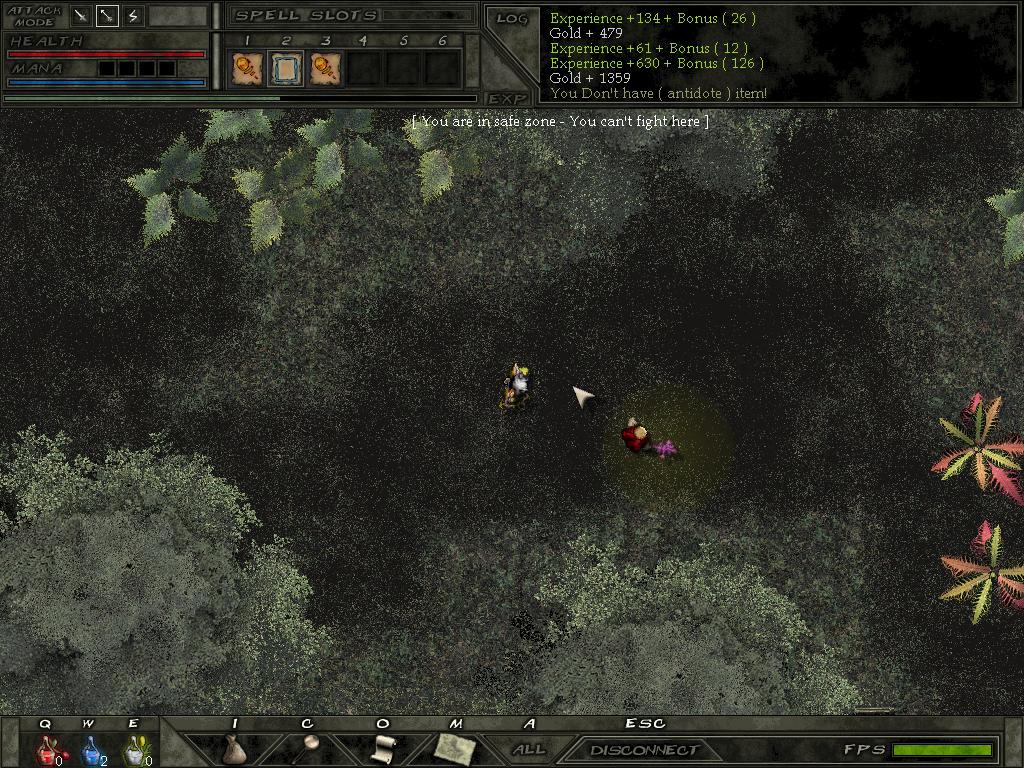This screenshot has height=768, width=1024.
Task: Drink the blue mana potion
Action: point(90,749)
